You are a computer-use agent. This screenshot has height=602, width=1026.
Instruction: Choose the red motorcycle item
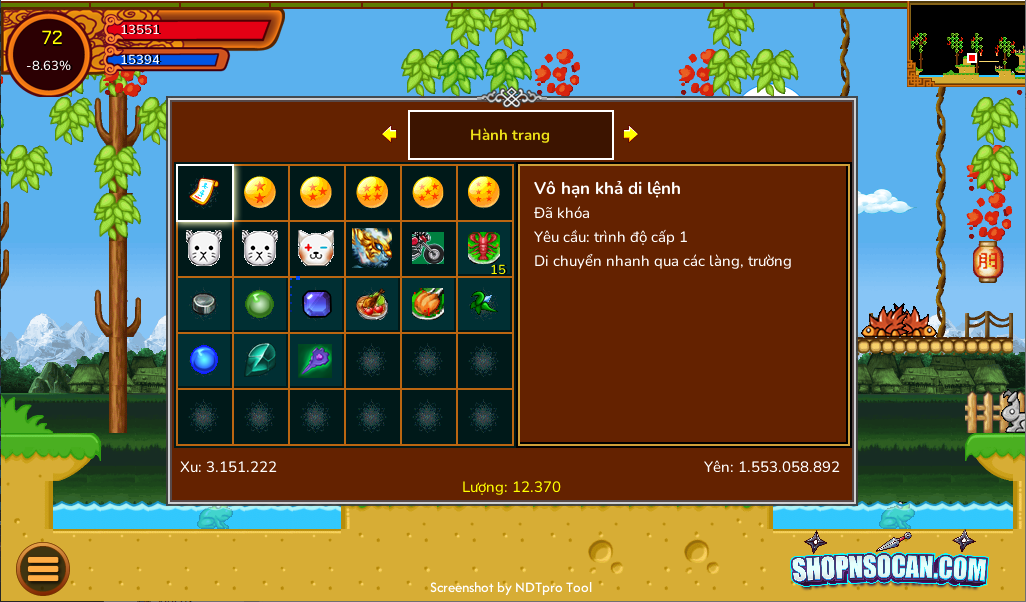(x=428, y=249)
